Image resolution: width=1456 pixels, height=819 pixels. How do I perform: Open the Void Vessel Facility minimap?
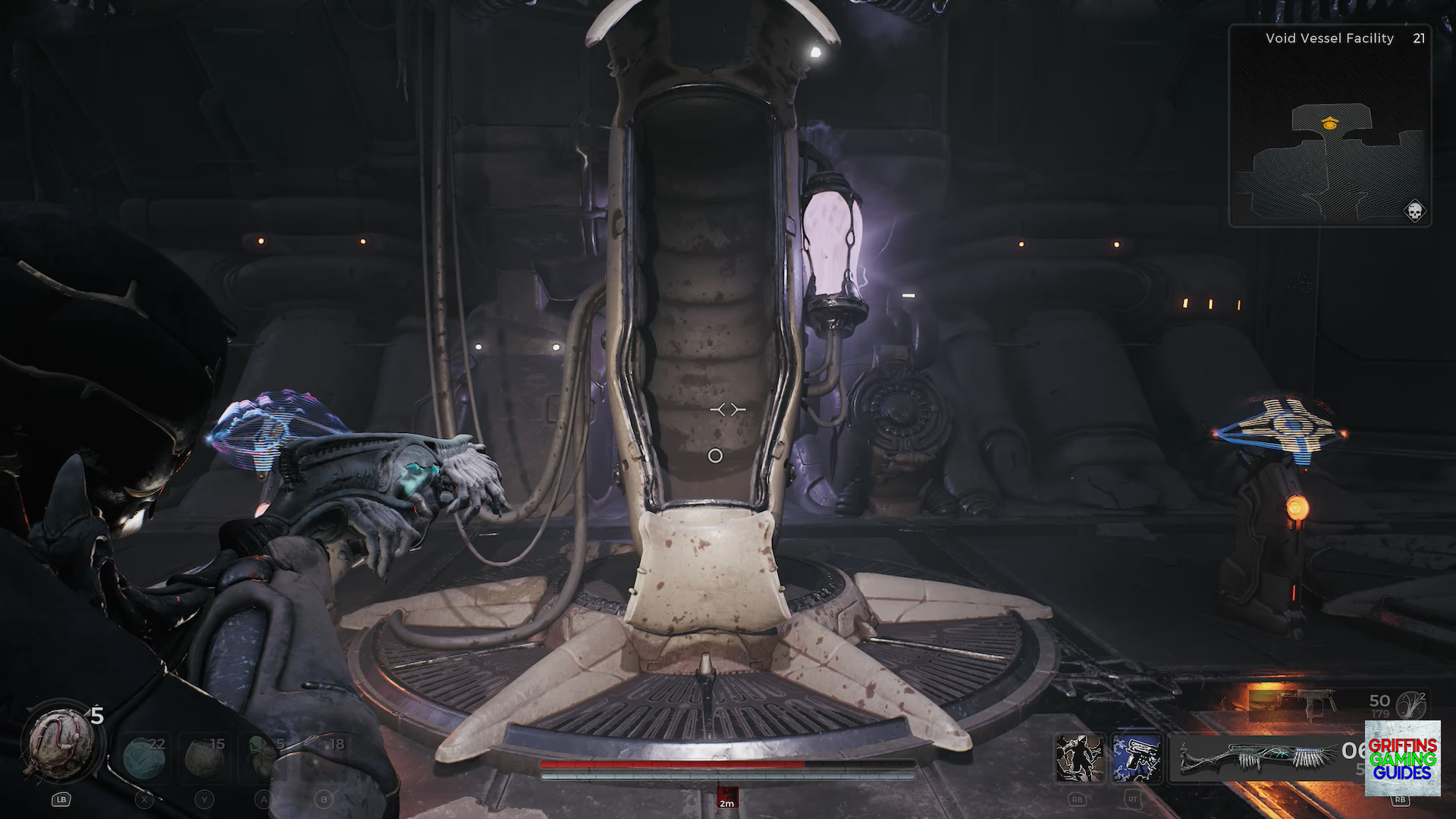click(x=1329, y=125)
